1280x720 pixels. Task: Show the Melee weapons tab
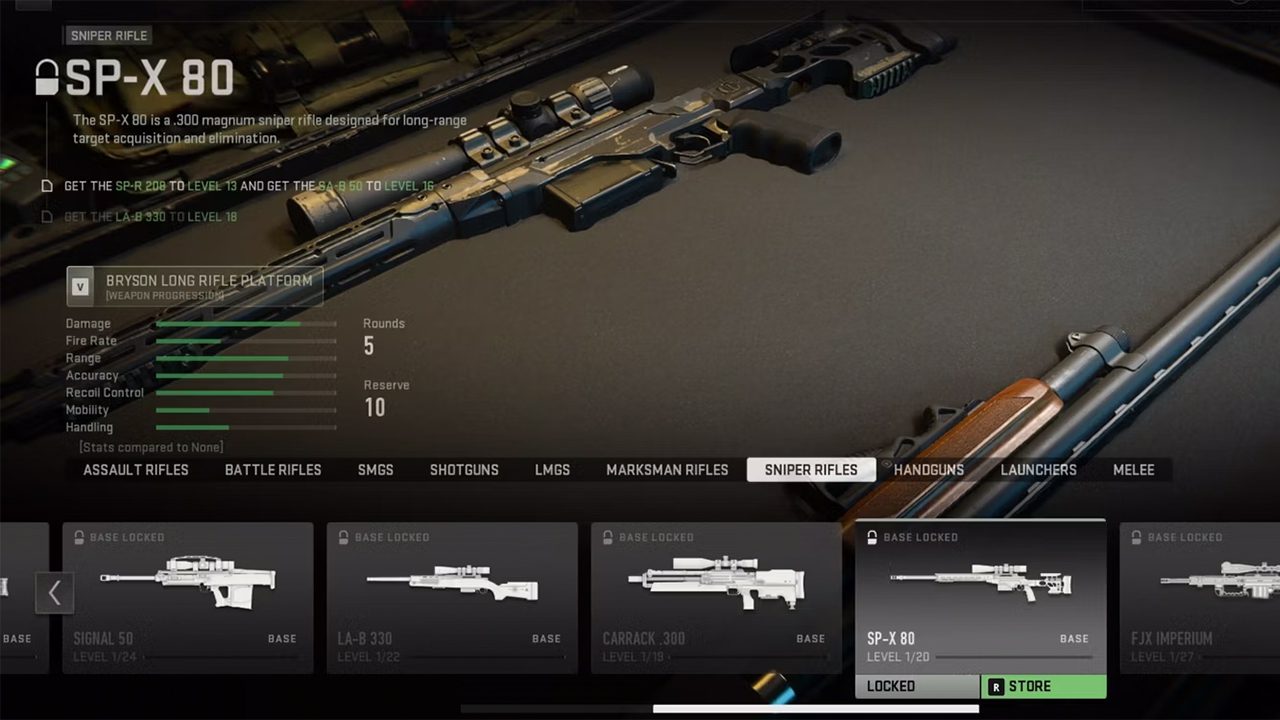point(1134,470)
